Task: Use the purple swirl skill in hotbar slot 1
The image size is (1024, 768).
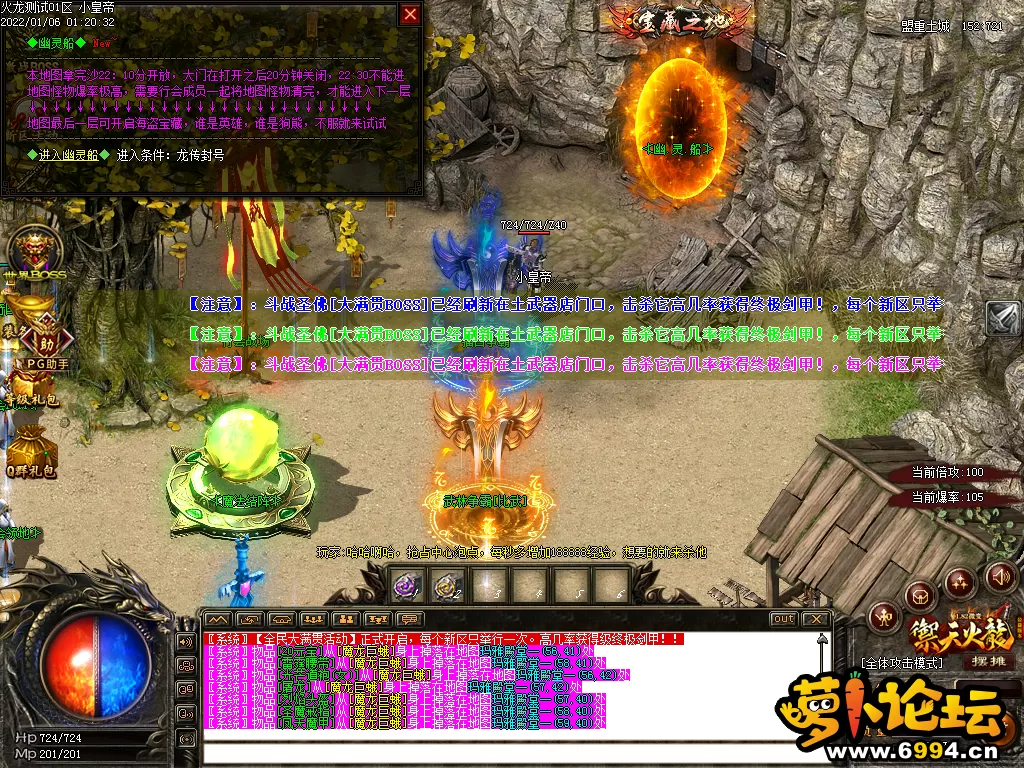Action: (x=407, y=586)
